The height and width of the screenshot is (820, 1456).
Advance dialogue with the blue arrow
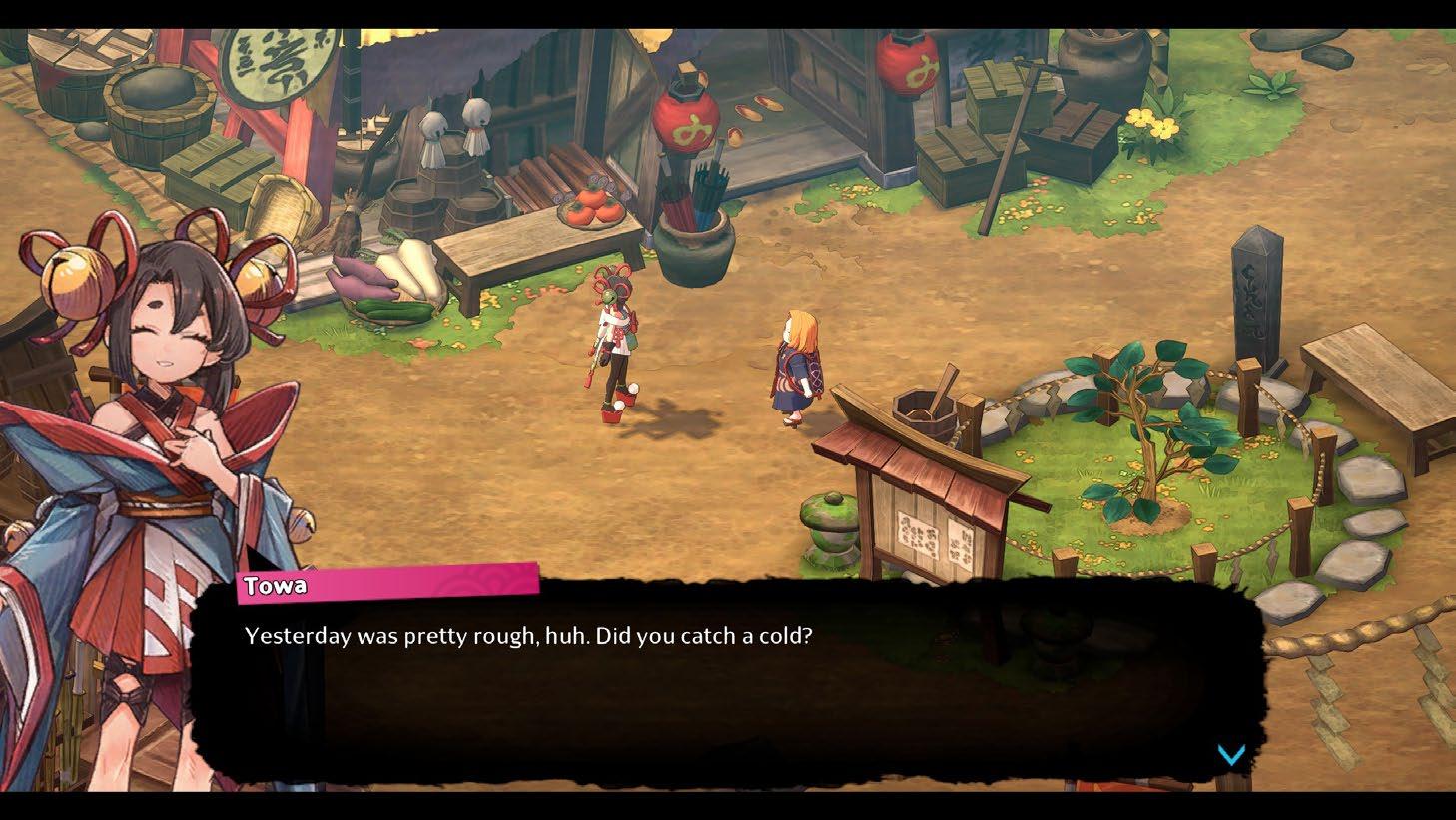point(1231,755)
